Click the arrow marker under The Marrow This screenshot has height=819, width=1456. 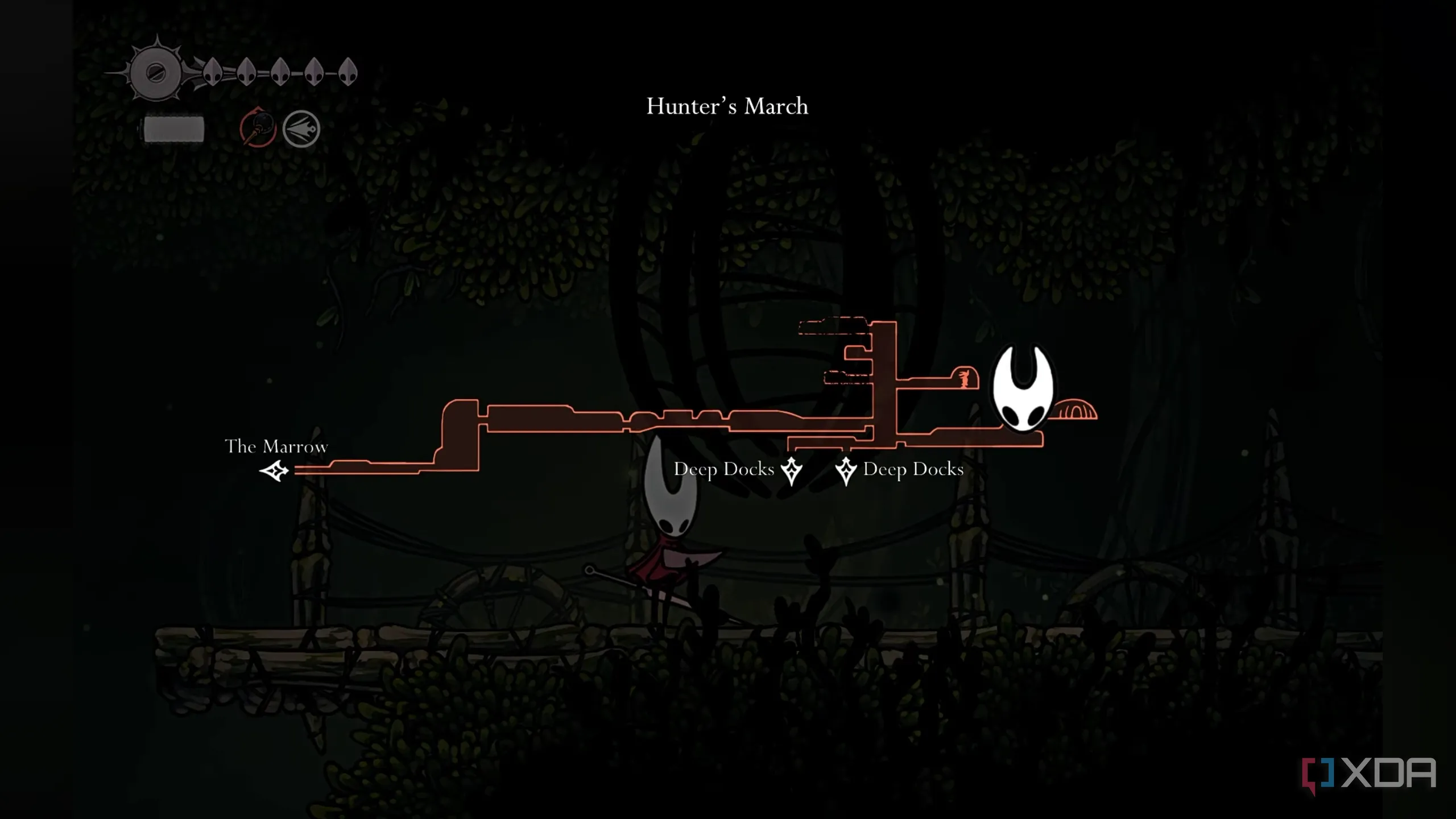click(x=275, y=471)
